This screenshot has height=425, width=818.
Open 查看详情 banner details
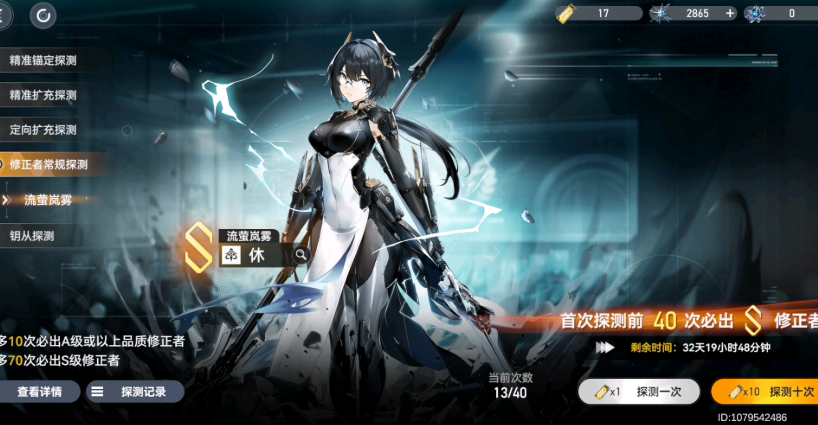pos(39,392)
